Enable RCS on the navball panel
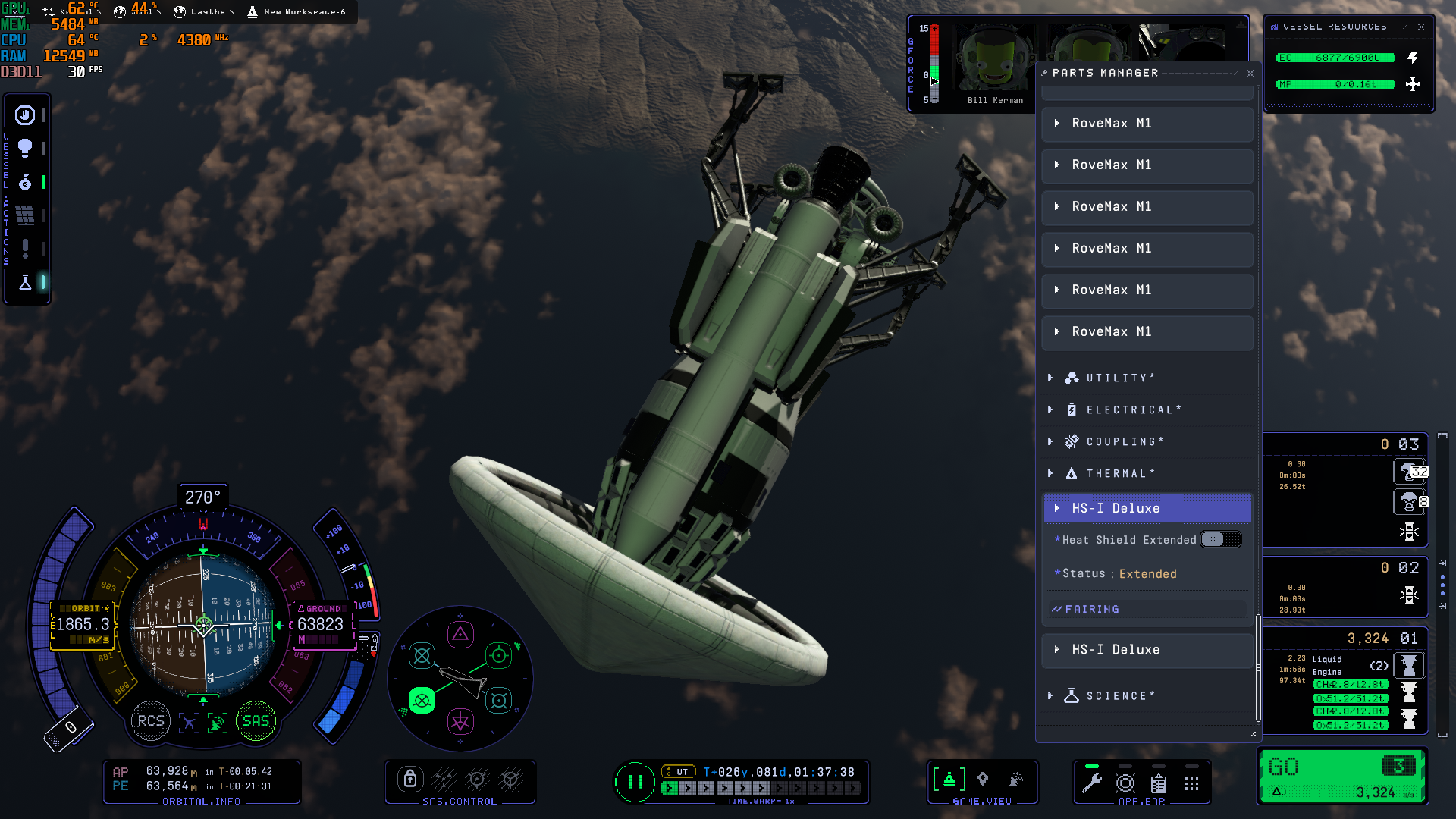Screen dimensions: 1456x819 tap(151, 720)
